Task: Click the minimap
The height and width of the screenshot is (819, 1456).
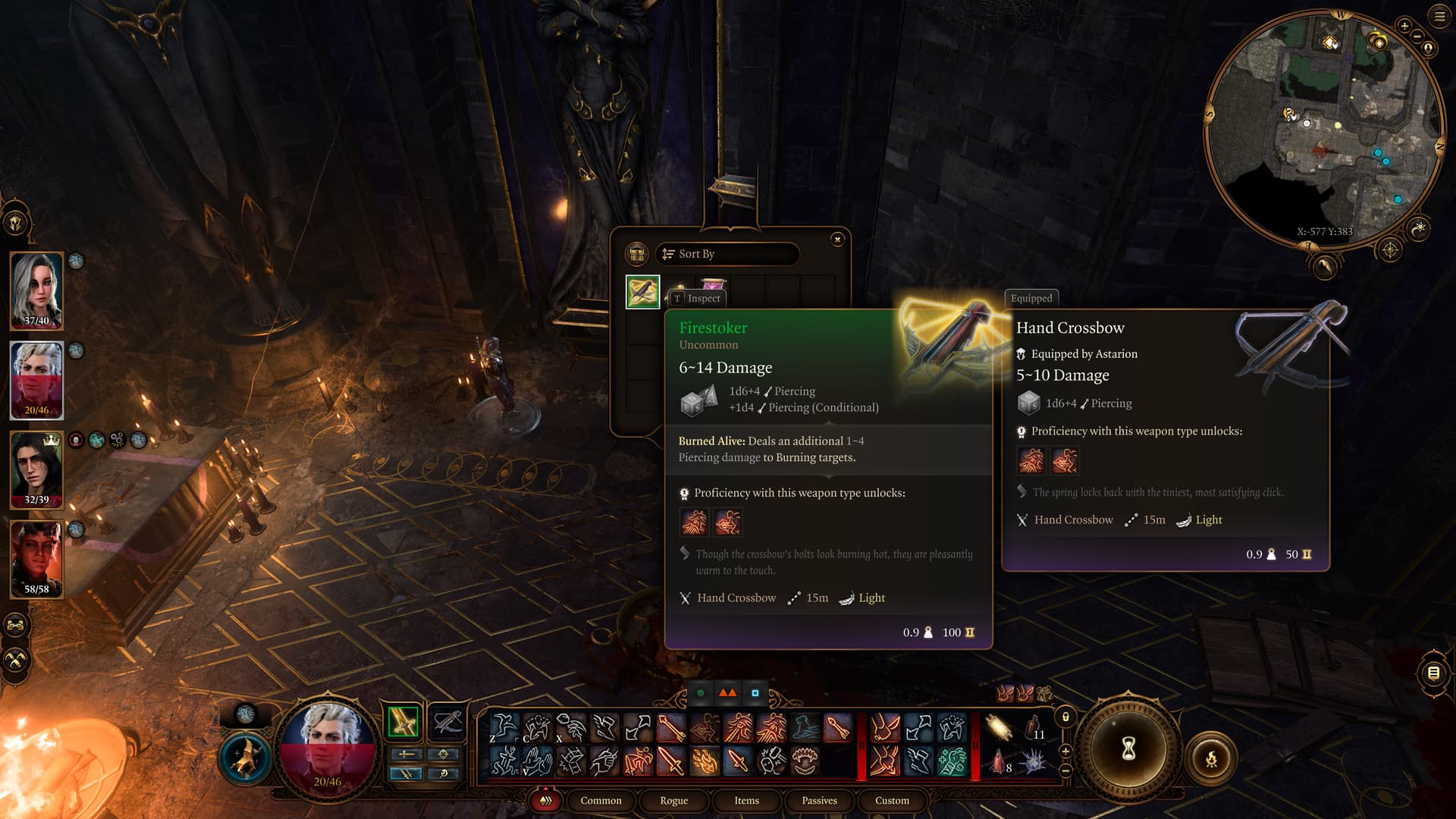Action: tap(1323, 129)
